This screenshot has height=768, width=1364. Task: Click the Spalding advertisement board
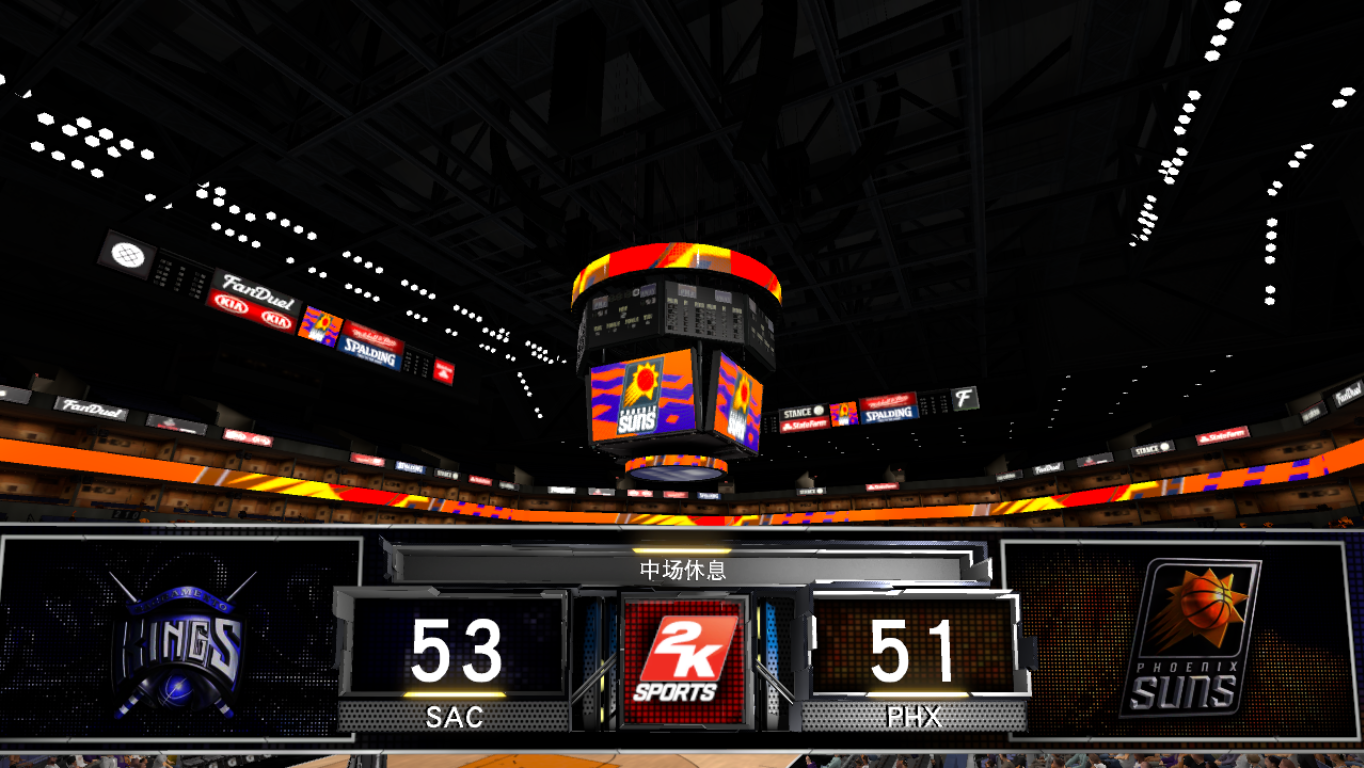tap(371, 354)
